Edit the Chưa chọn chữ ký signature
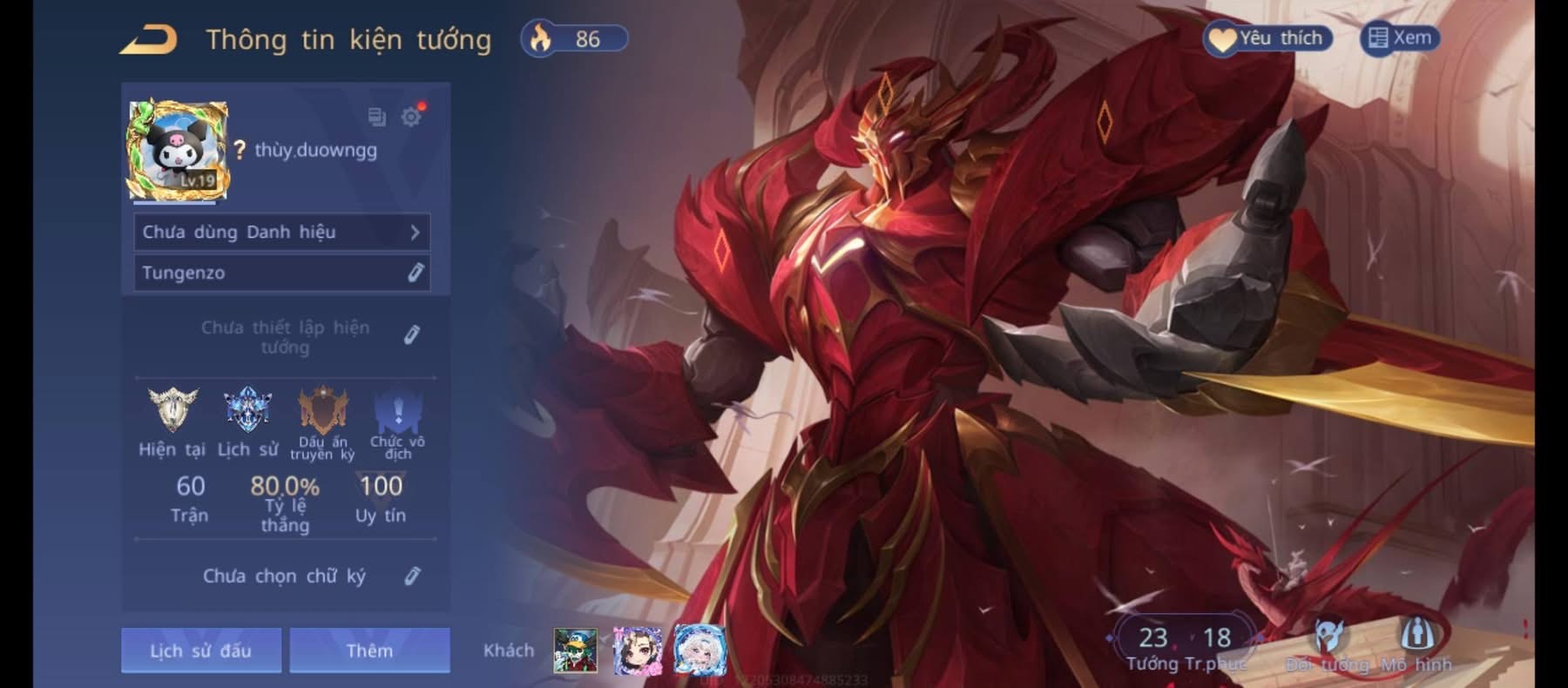 coord(412,576)
